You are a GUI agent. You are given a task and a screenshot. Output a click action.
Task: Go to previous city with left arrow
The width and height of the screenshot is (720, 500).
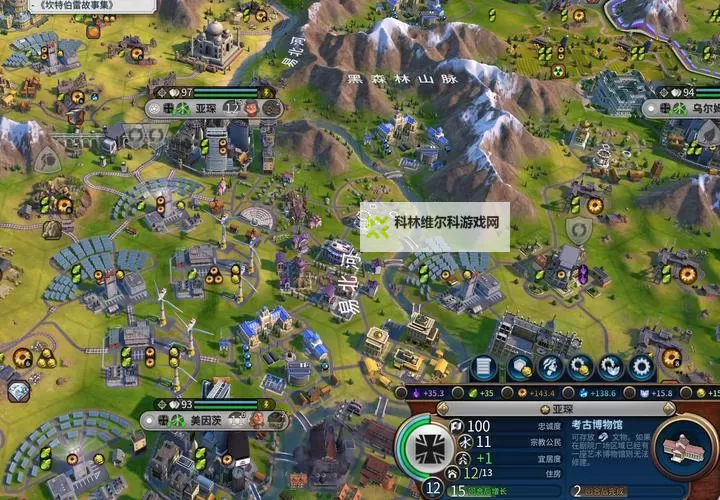pyautogui.click(x=443, y=409)
